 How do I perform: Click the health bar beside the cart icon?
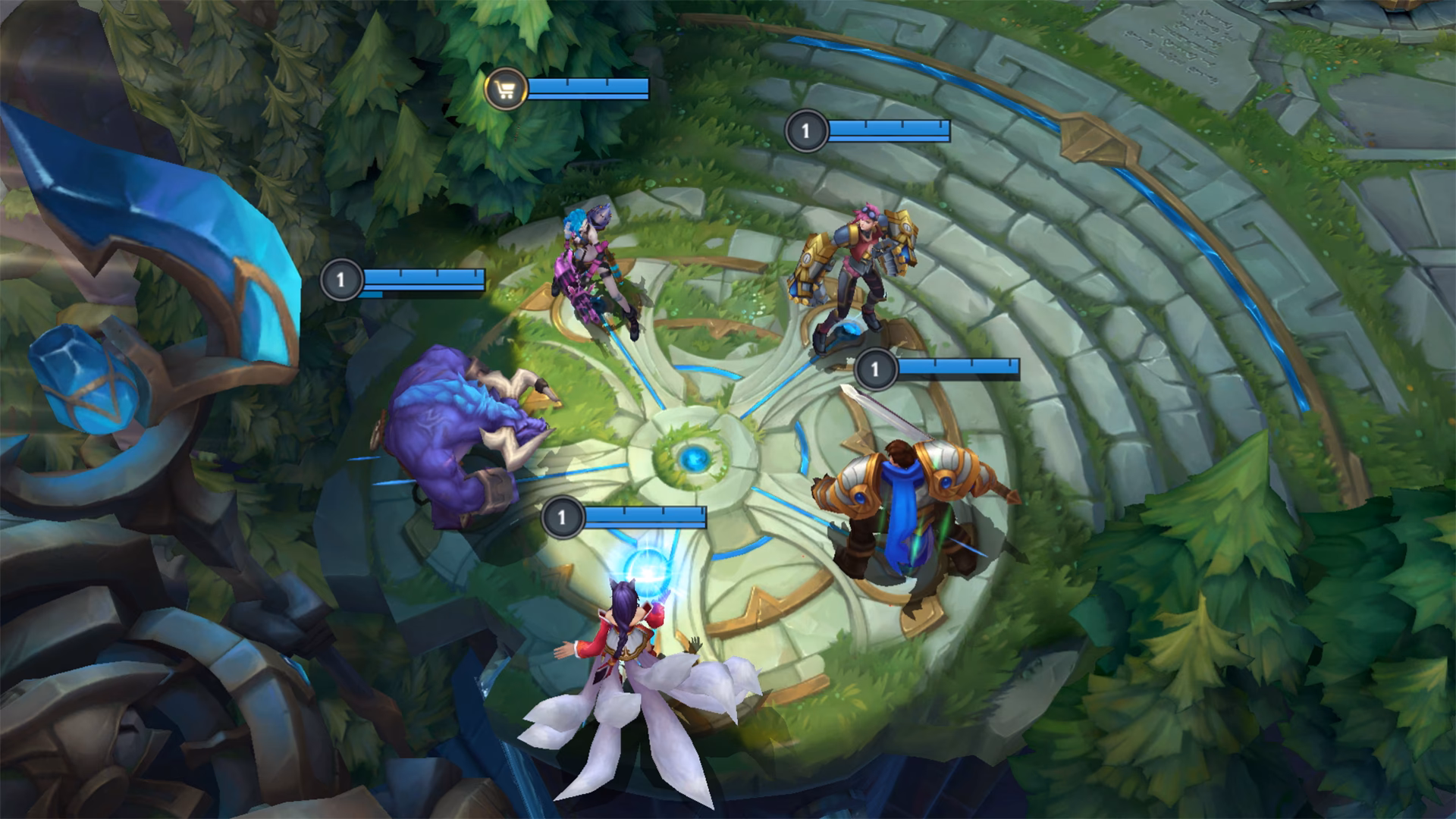pyautogui.click(x=588, y=88)
